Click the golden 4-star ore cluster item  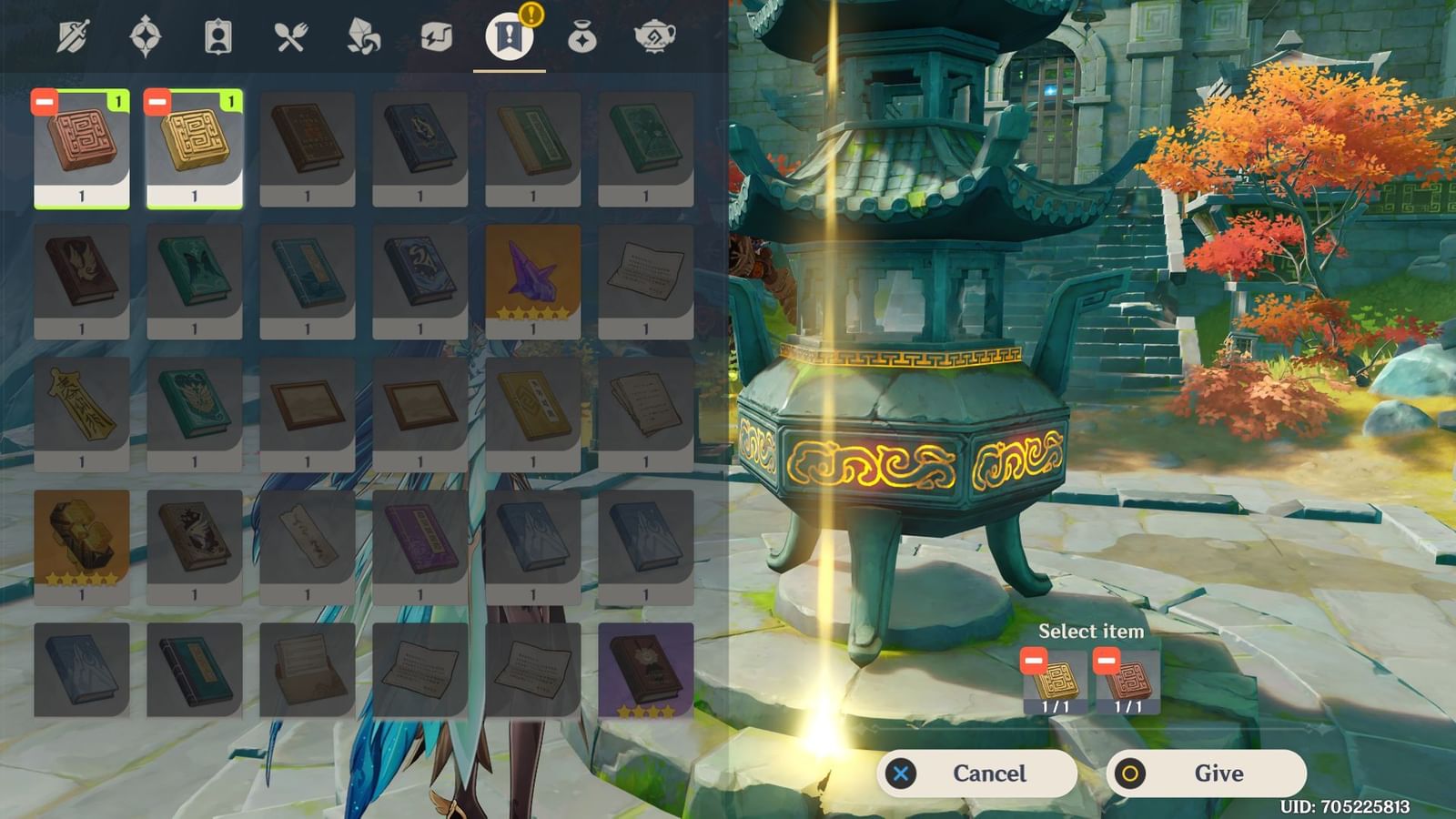click(x=83, y=537)
